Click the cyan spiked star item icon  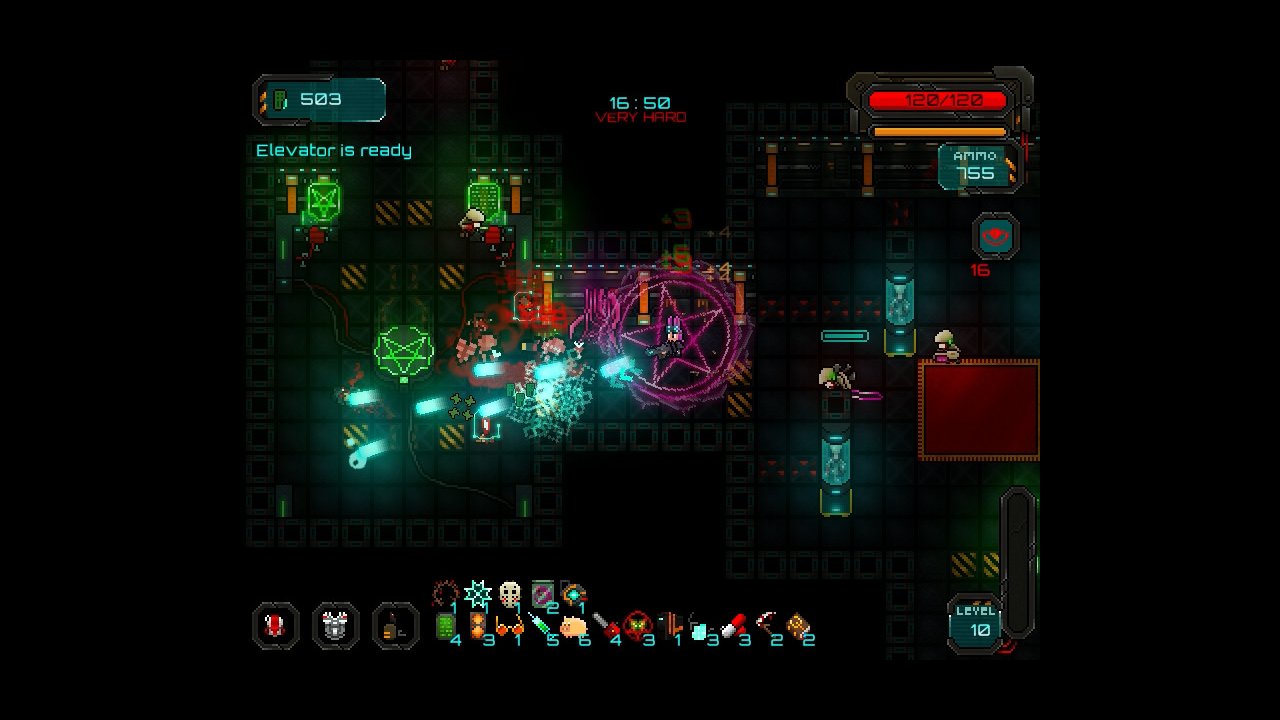point(478,594)
